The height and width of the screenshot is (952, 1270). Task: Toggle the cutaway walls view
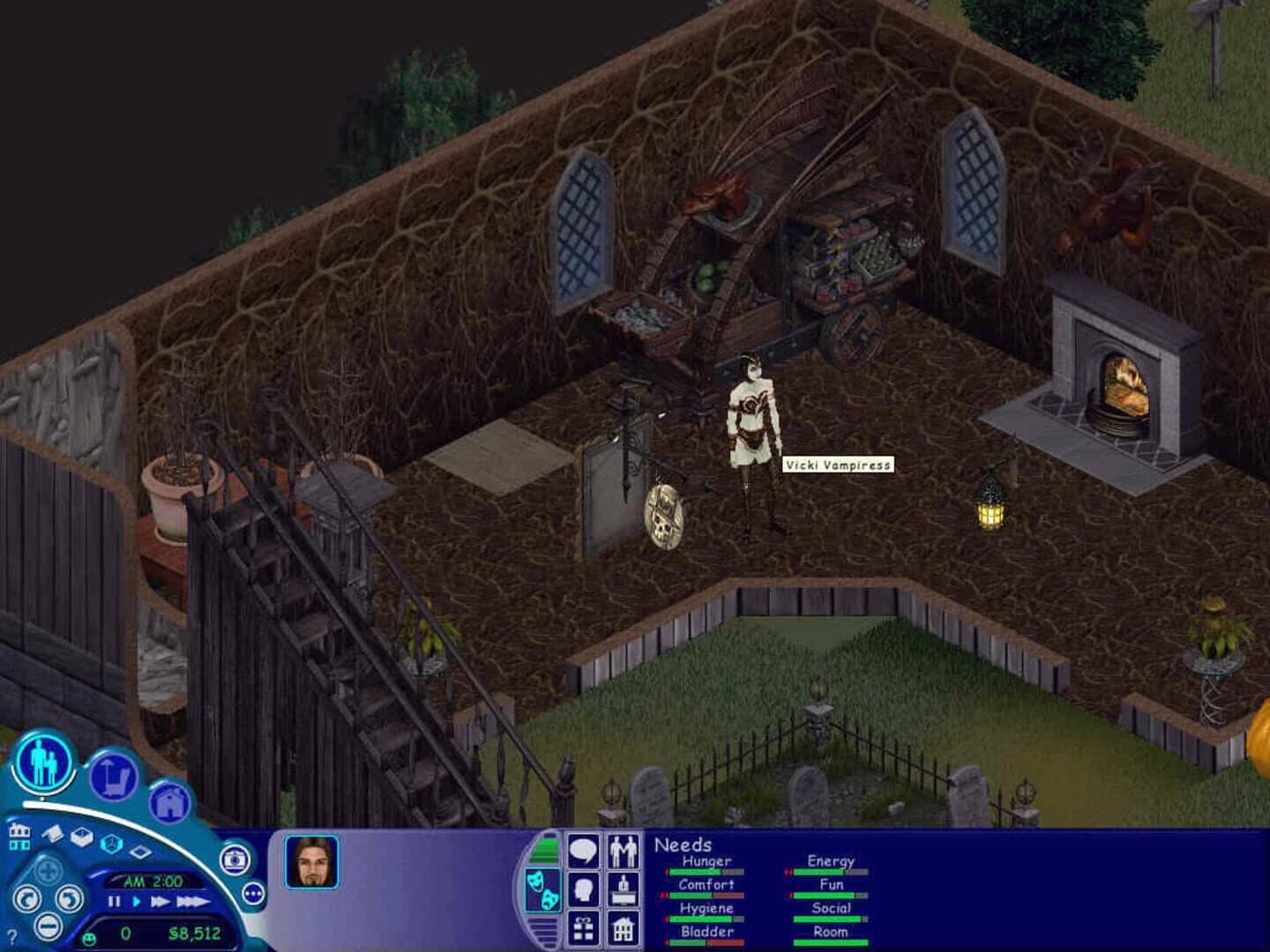[82, 838]
